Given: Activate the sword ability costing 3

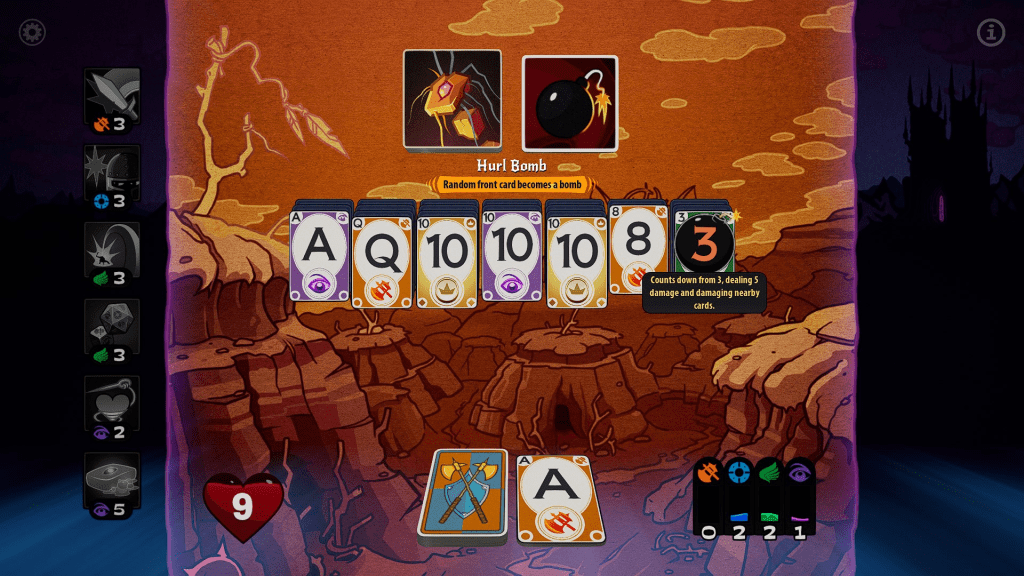Looking at the screenshot, I should [x=112, y=101].
